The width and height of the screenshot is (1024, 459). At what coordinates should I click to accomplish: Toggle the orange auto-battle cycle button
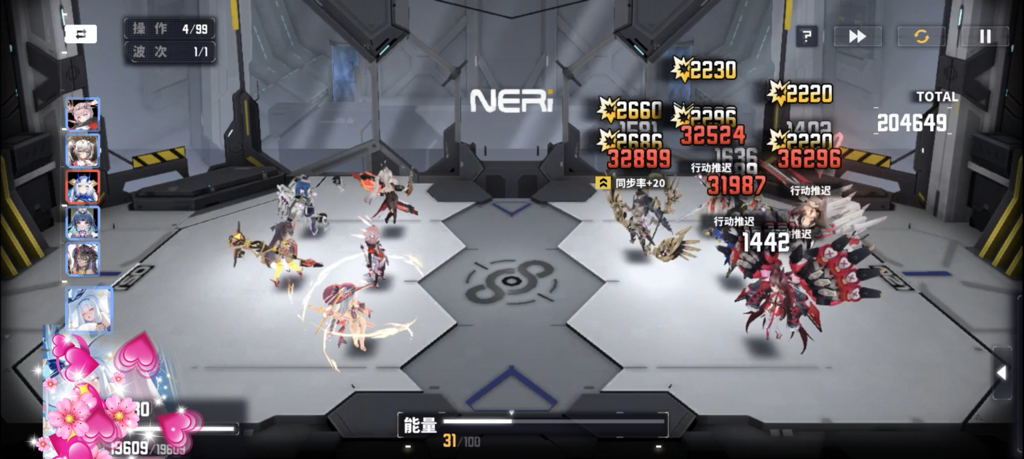pyautogui.click(x=921, y=36)
